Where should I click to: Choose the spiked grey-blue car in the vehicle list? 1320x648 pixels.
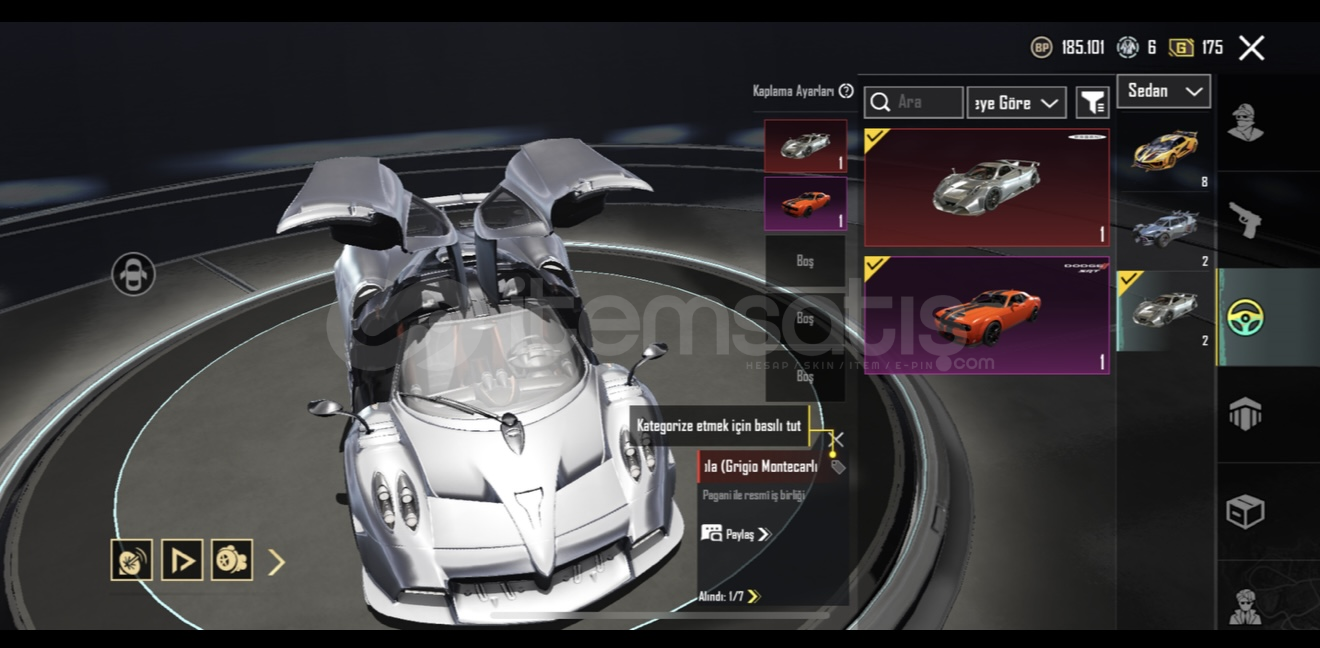(x=1166, y=230)
